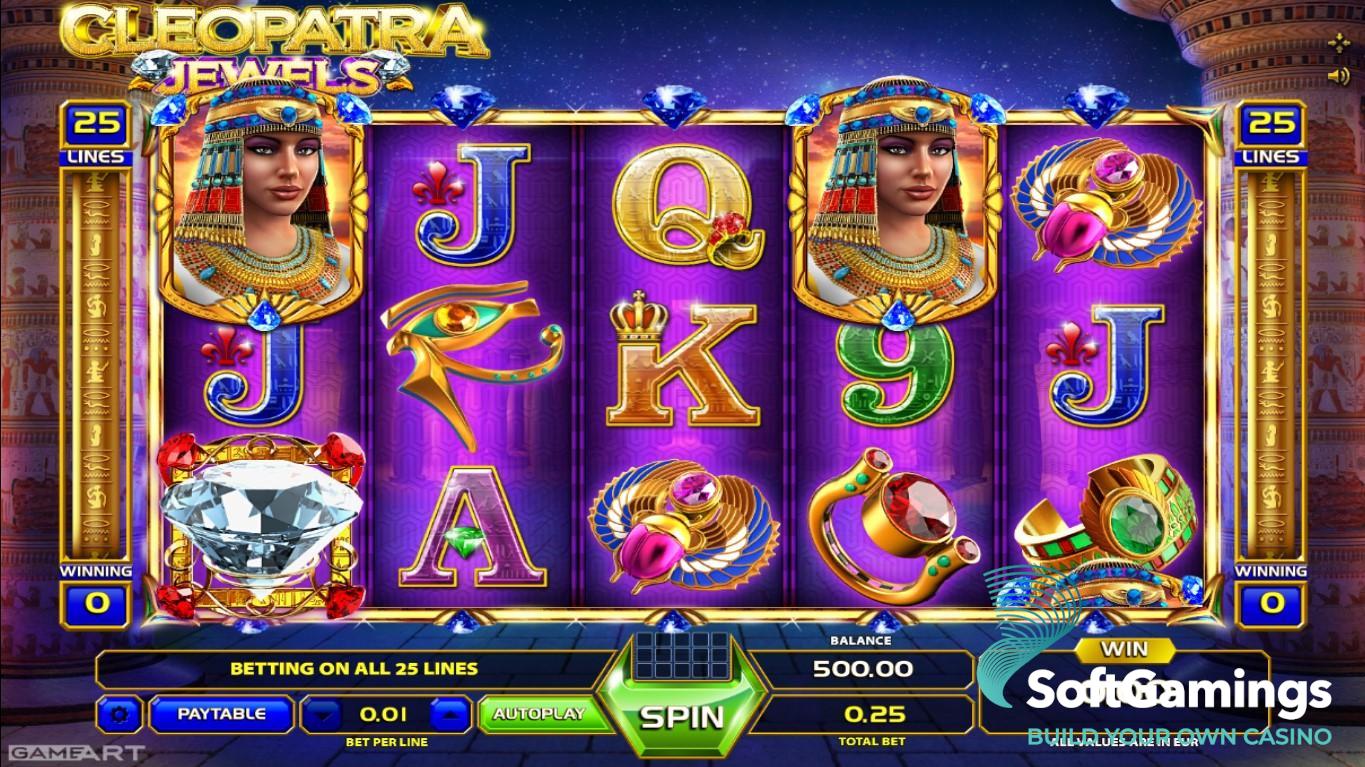
Task: Hit the green SPIN button
Action: point(681,715)
